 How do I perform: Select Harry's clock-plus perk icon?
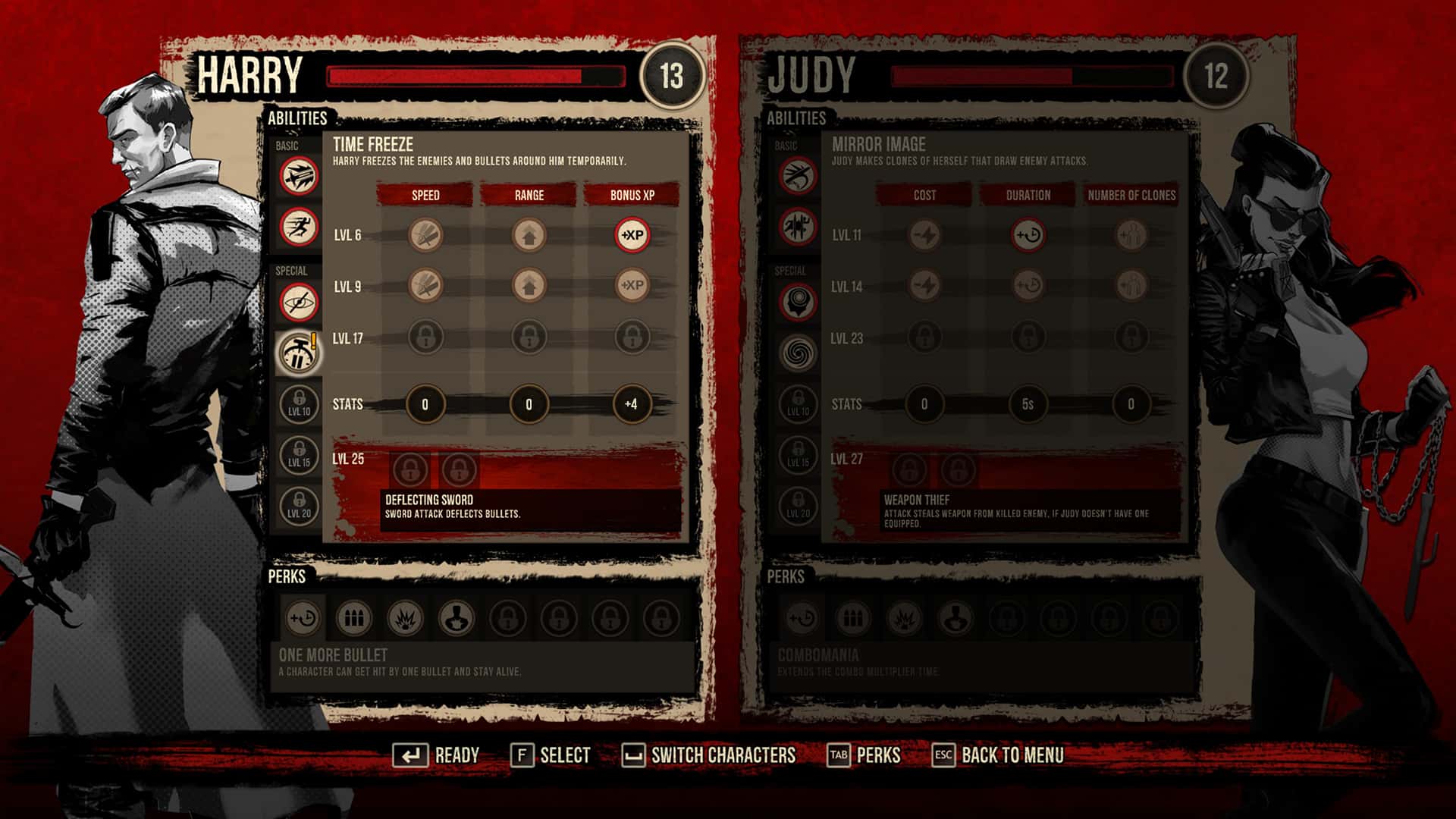point(303,619)
